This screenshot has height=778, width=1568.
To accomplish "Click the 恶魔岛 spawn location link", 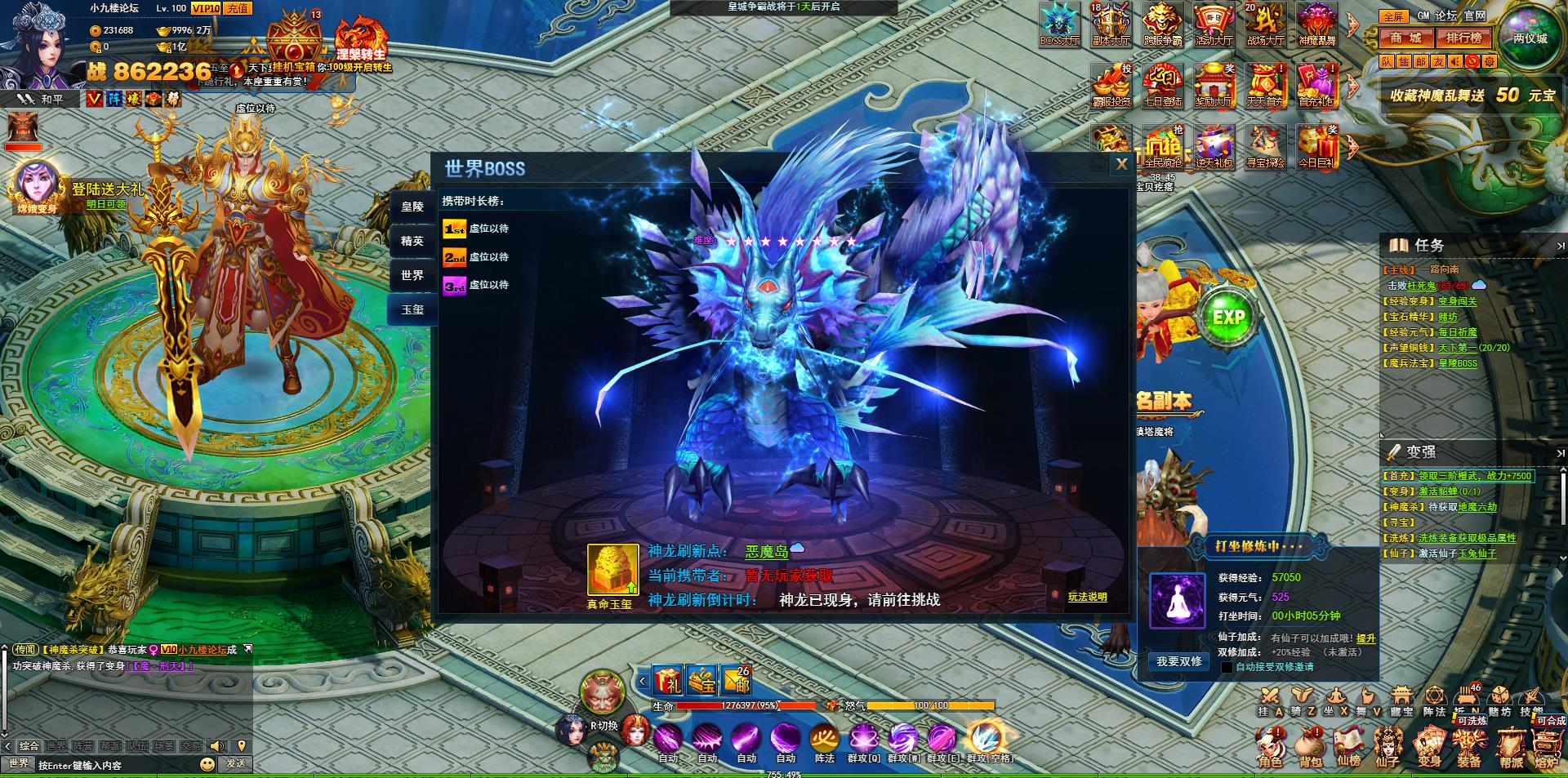I will [766, 552].
